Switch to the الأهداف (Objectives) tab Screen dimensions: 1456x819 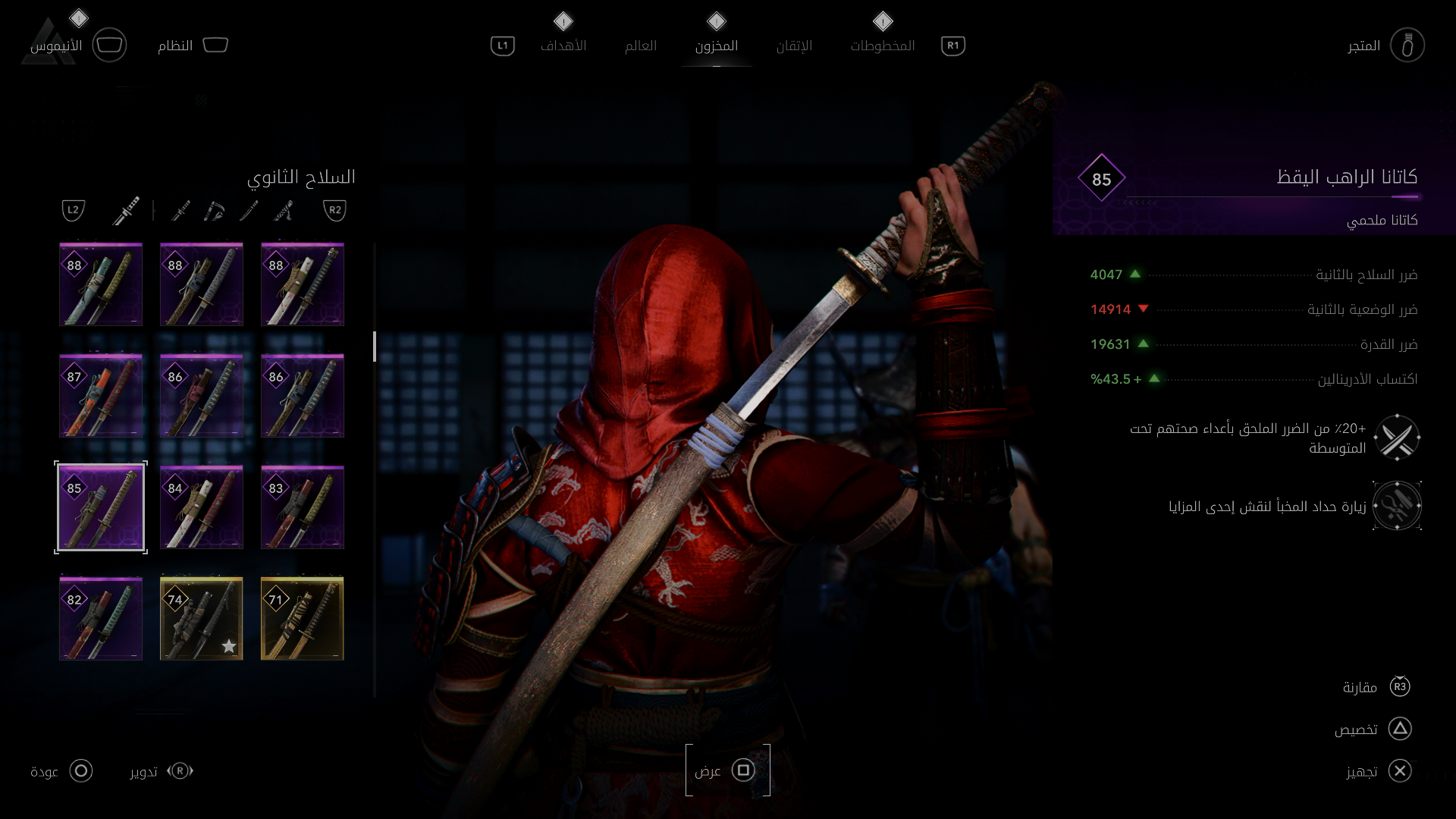[x=563, y=45]
